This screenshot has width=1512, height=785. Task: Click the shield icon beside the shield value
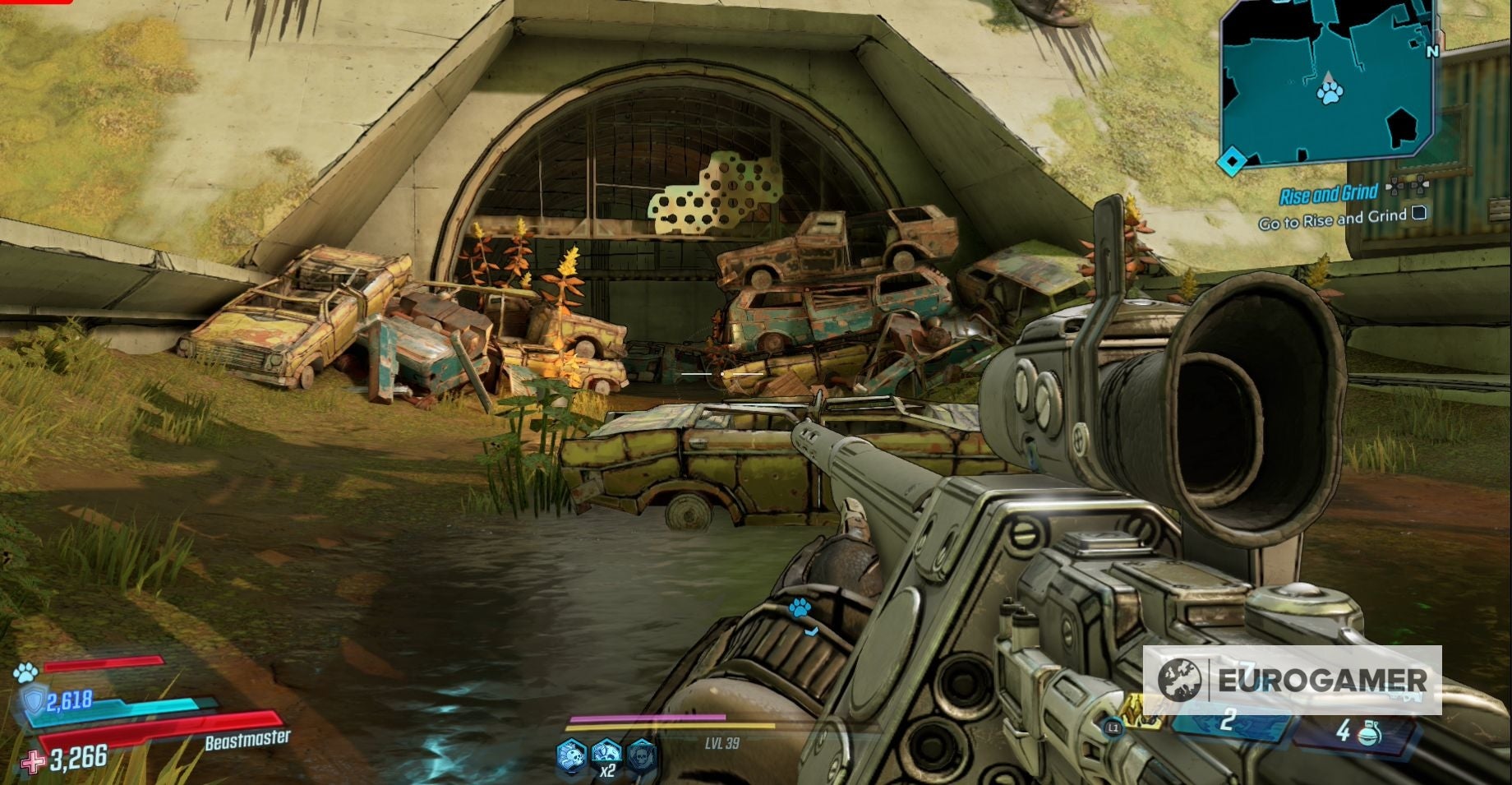(35, 701)
